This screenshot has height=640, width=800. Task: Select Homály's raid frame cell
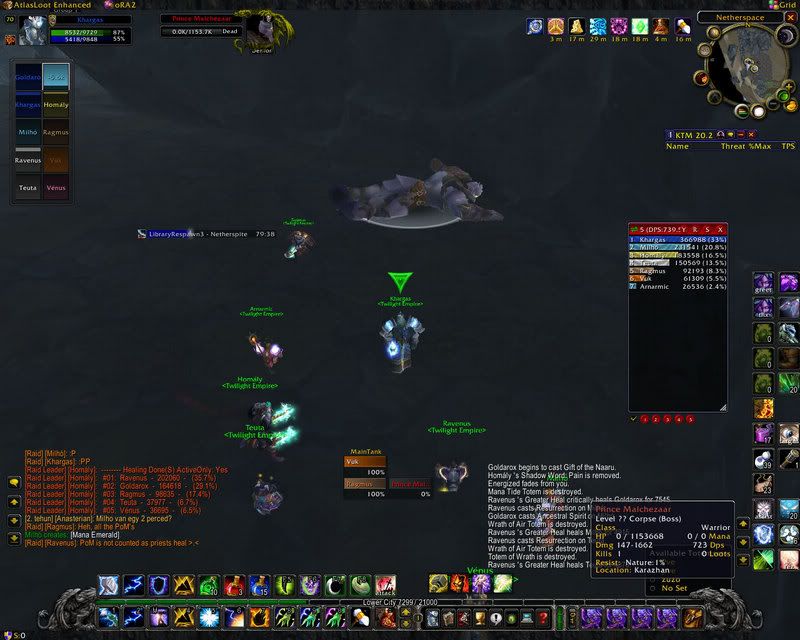point(56,105)
